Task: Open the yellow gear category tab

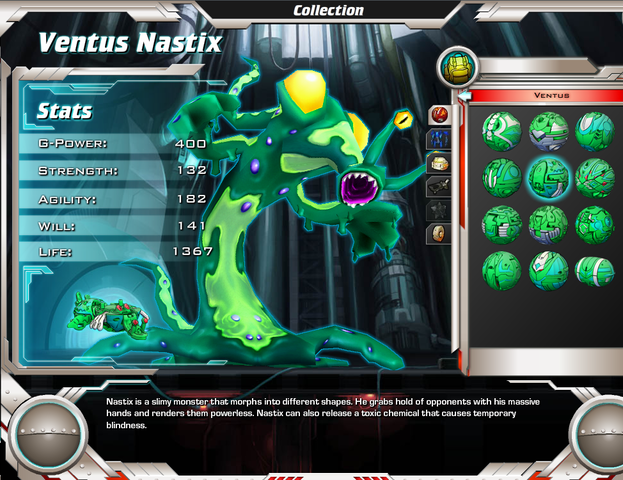Action: (x=438, y=163)
